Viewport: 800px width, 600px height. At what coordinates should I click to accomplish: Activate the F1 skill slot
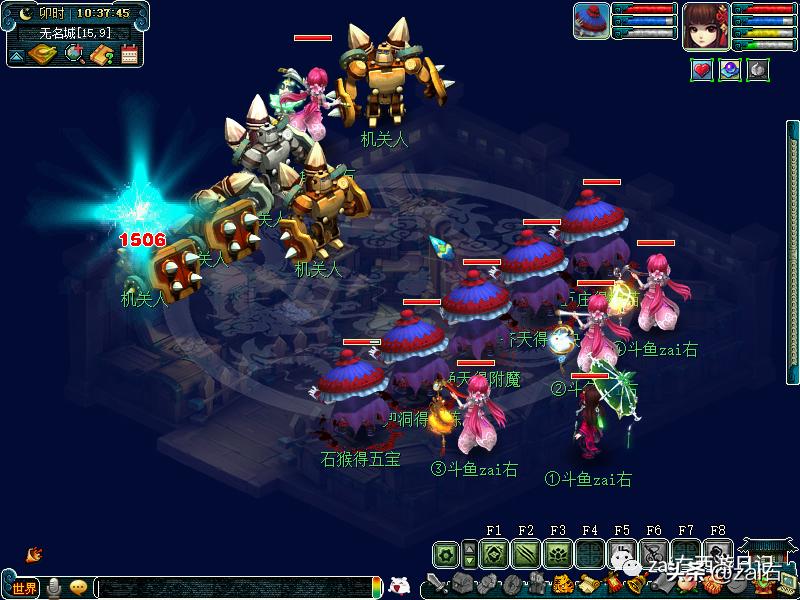pyautogui.click(x=493, y=554)
